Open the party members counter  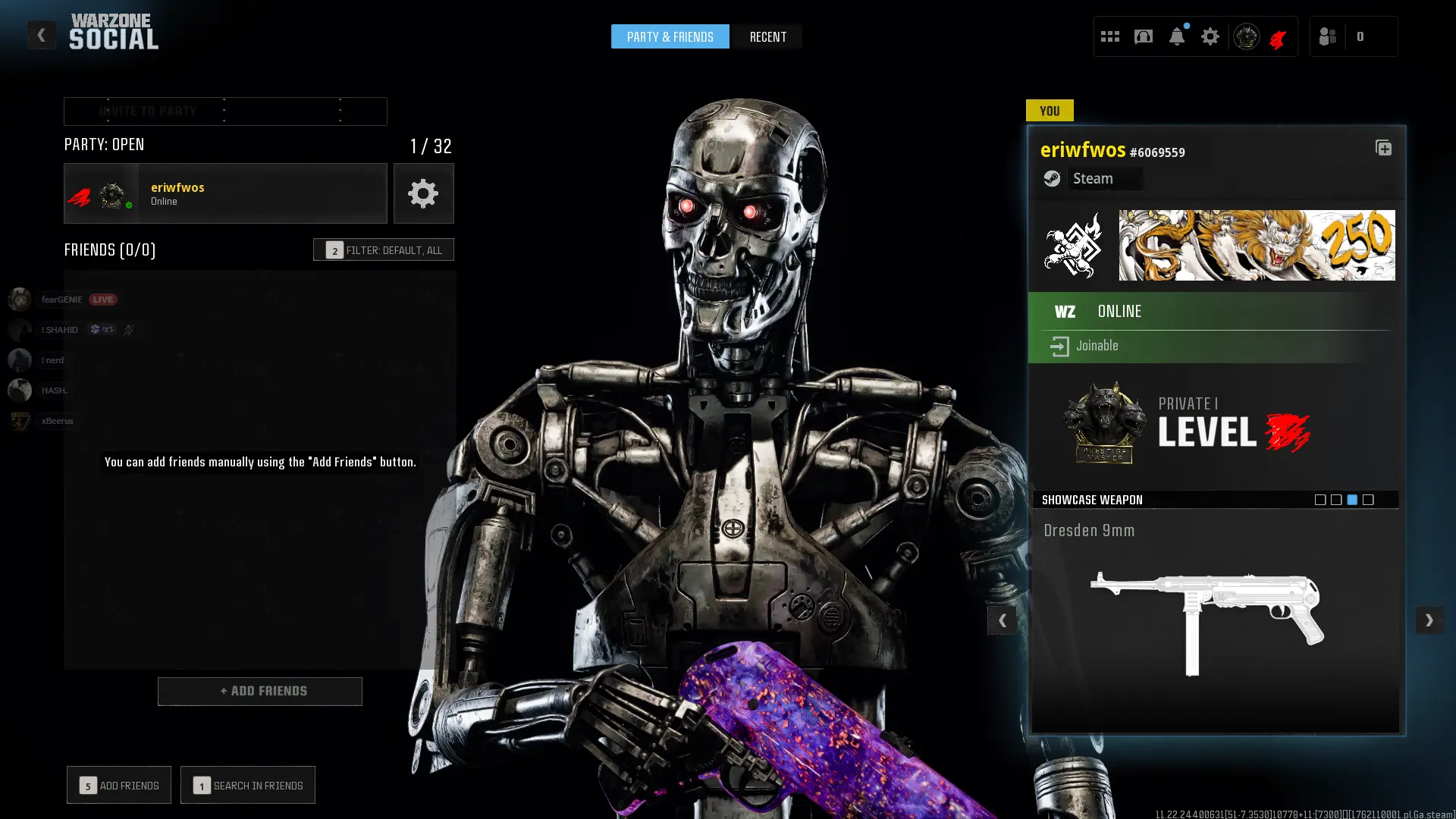(1353, 36)
